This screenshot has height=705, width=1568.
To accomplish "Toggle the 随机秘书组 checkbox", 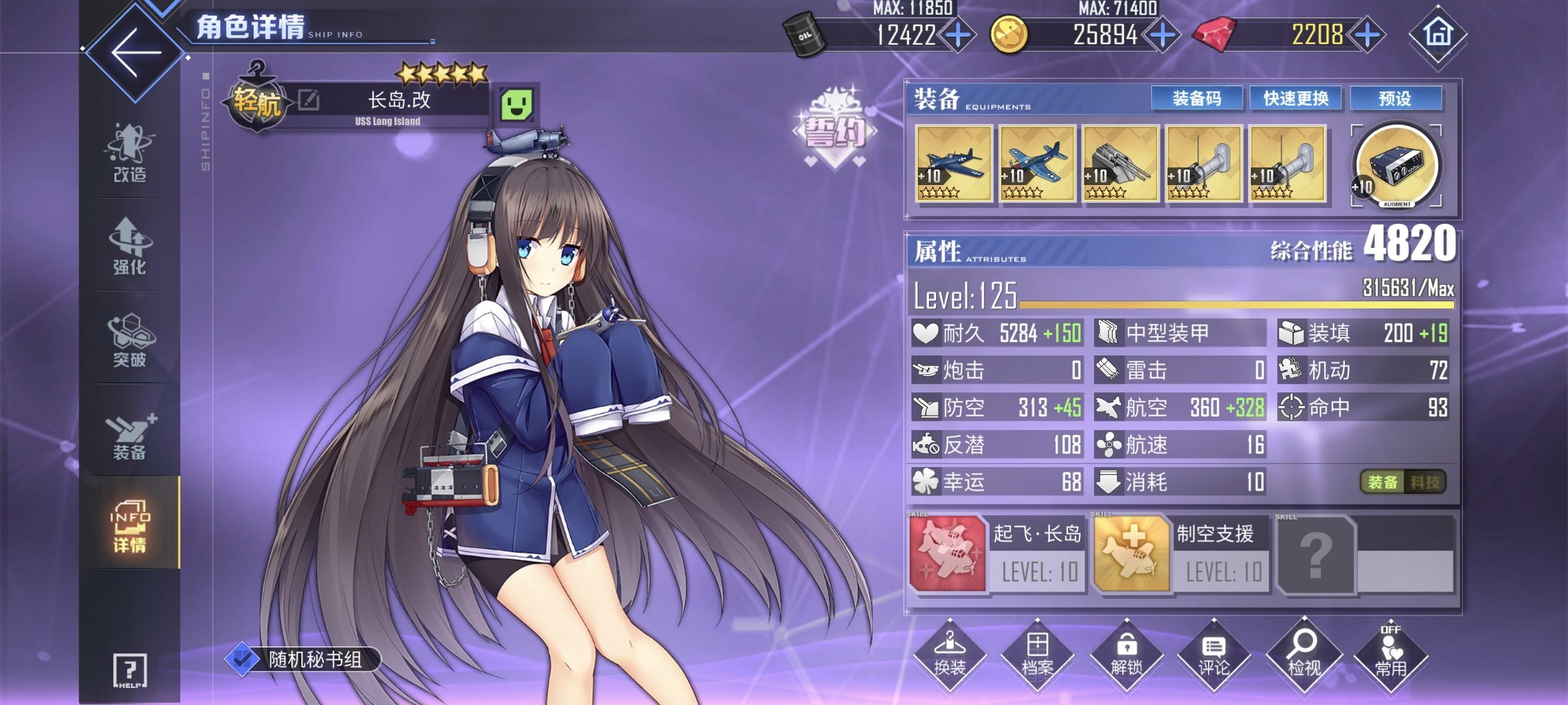I will click(243, 659).
